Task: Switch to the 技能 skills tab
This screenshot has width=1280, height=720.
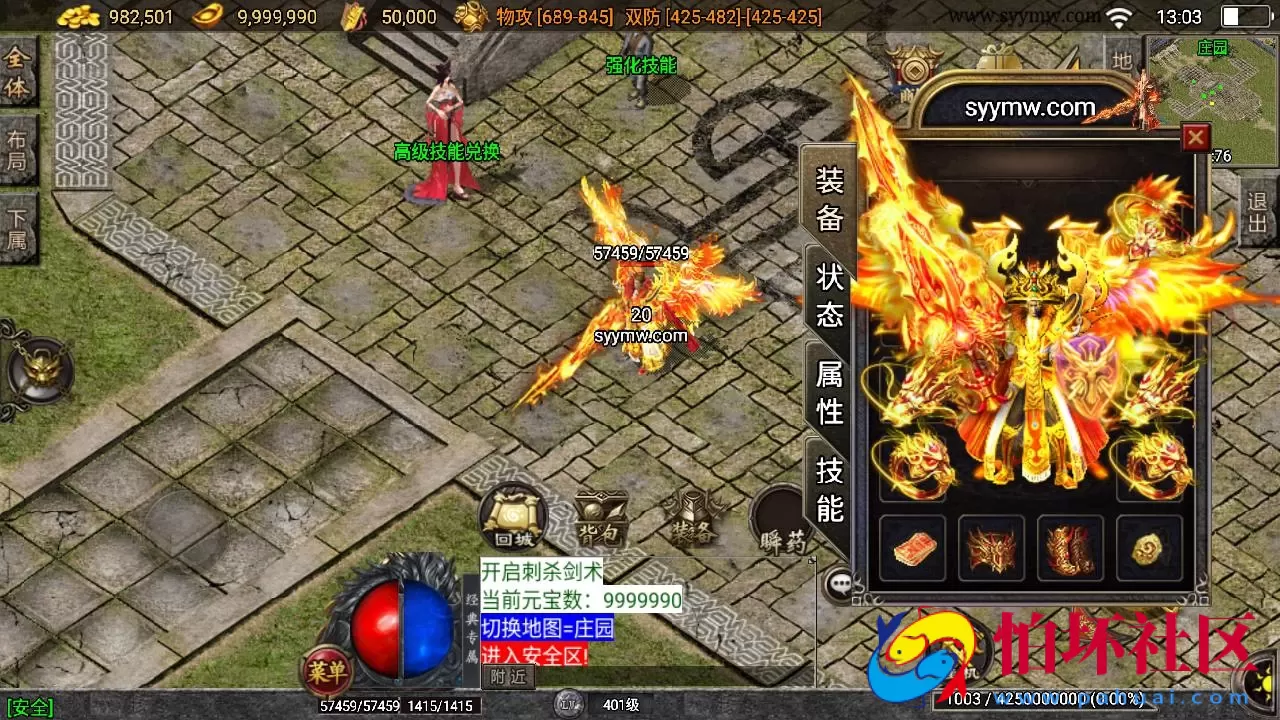Action: coord(827,492)
